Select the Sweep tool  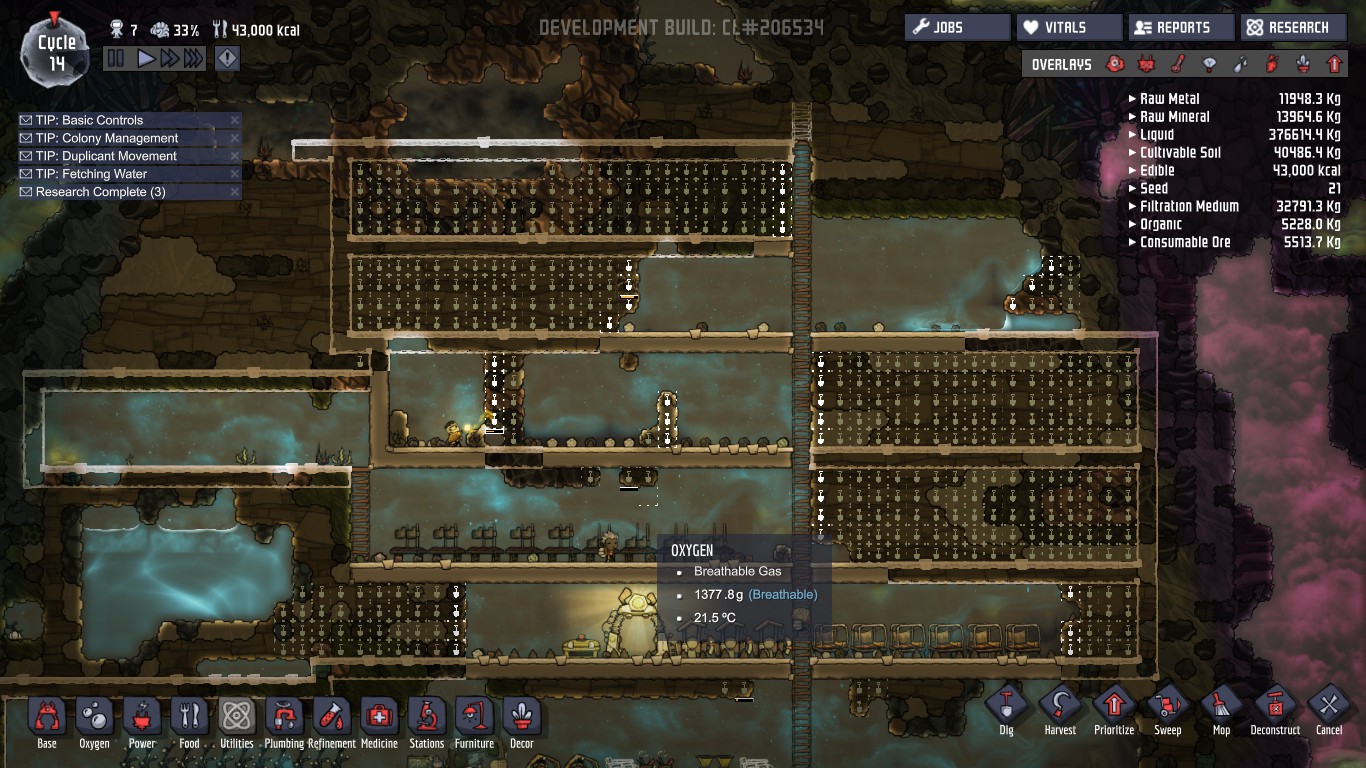(x=1168, y=711)
